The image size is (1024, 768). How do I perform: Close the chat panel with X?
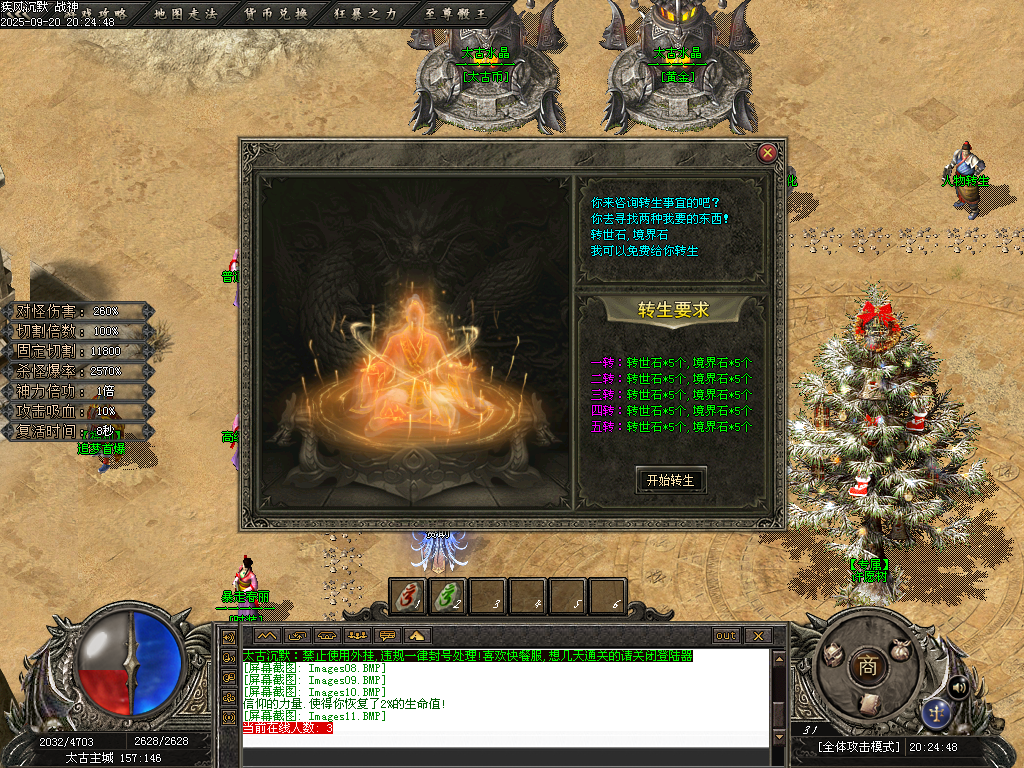[x=758, y=636]
